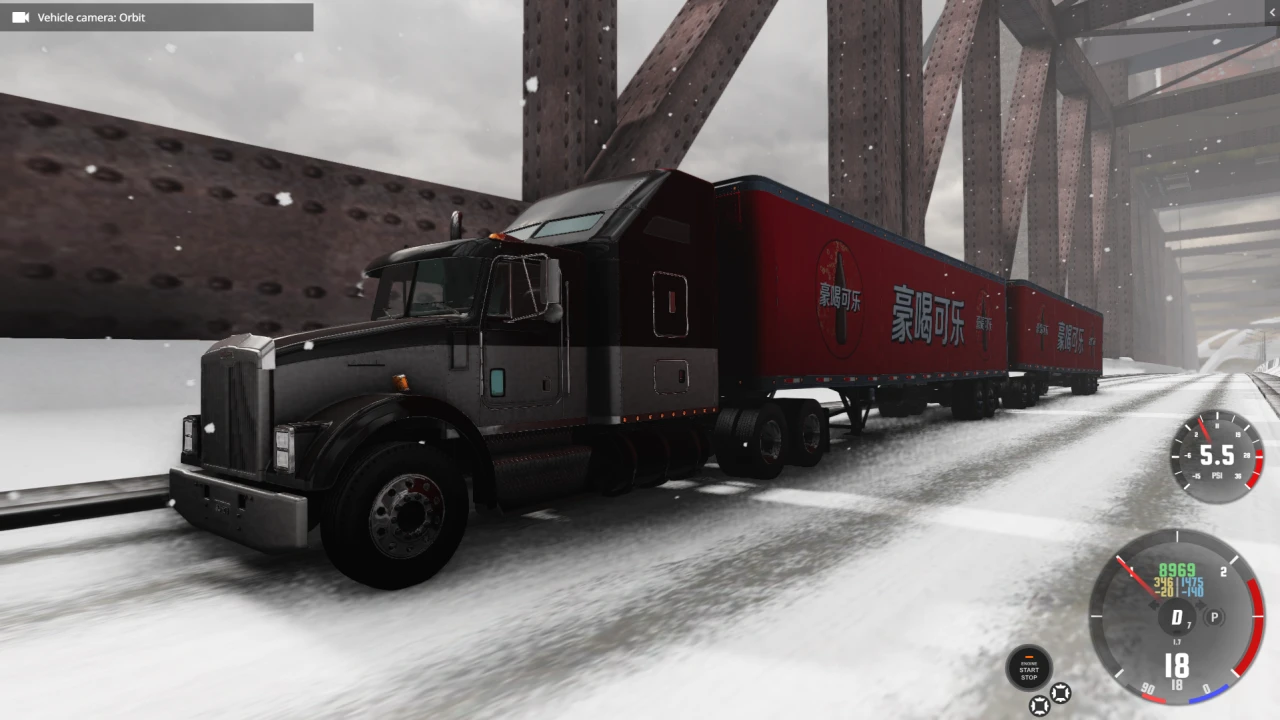Click the downshift arrow left of the gear display
The width and height of the screenshot is (1280, 720).
coord(1155,605)
